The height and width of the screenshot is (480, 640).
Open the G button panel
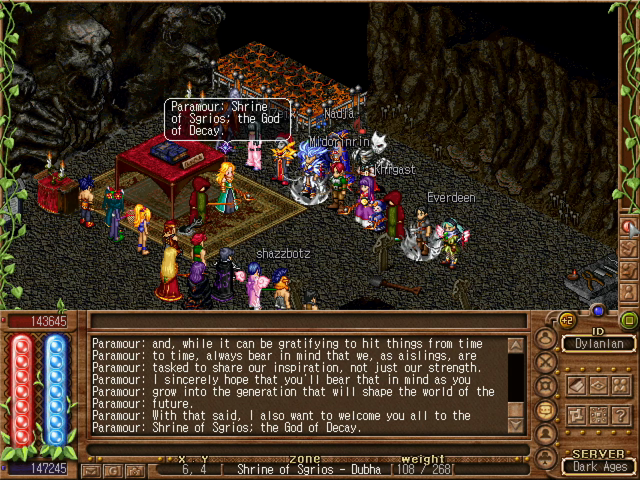pyautogui.click(x=114, y=469)
